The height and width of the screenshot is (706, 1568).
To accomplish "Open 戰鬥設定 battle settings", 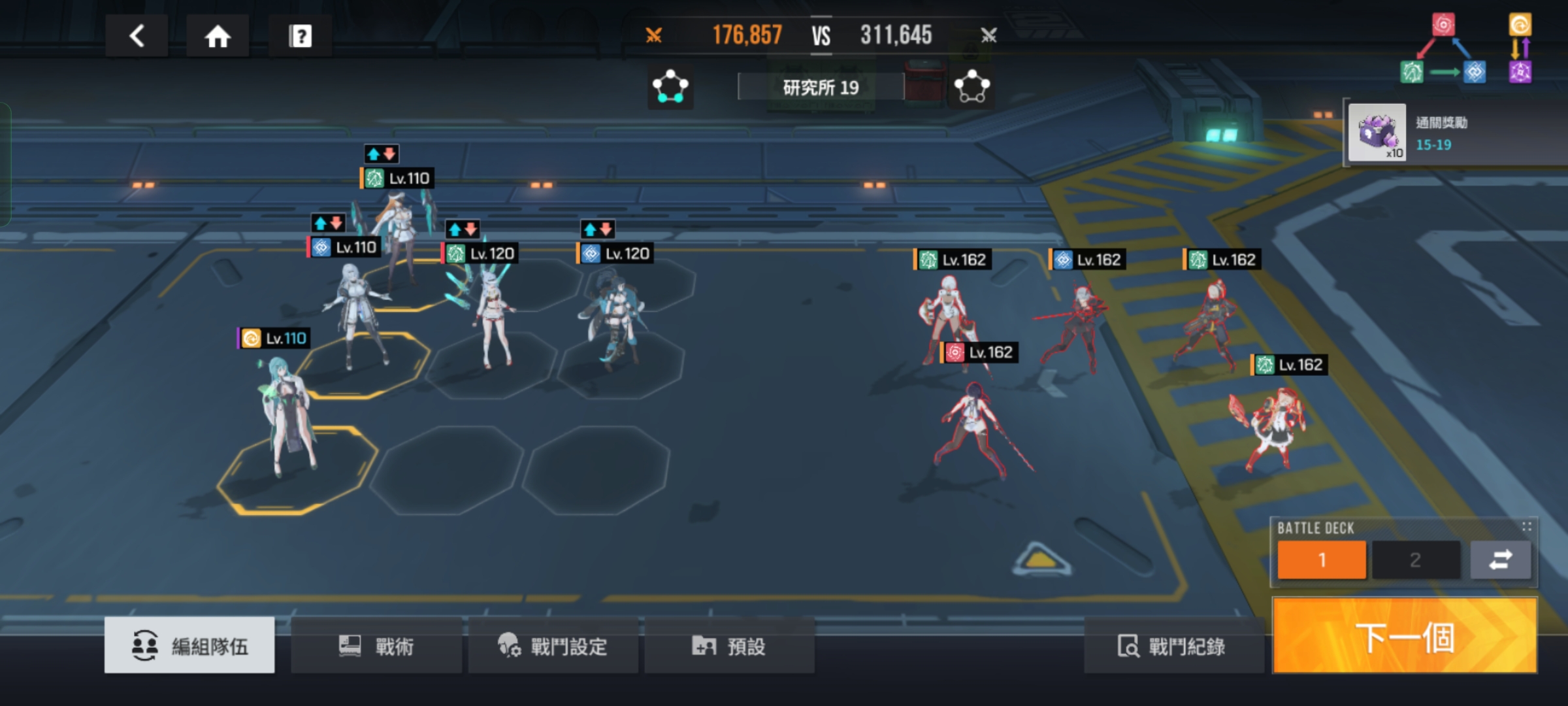I will tap(553, 647).
